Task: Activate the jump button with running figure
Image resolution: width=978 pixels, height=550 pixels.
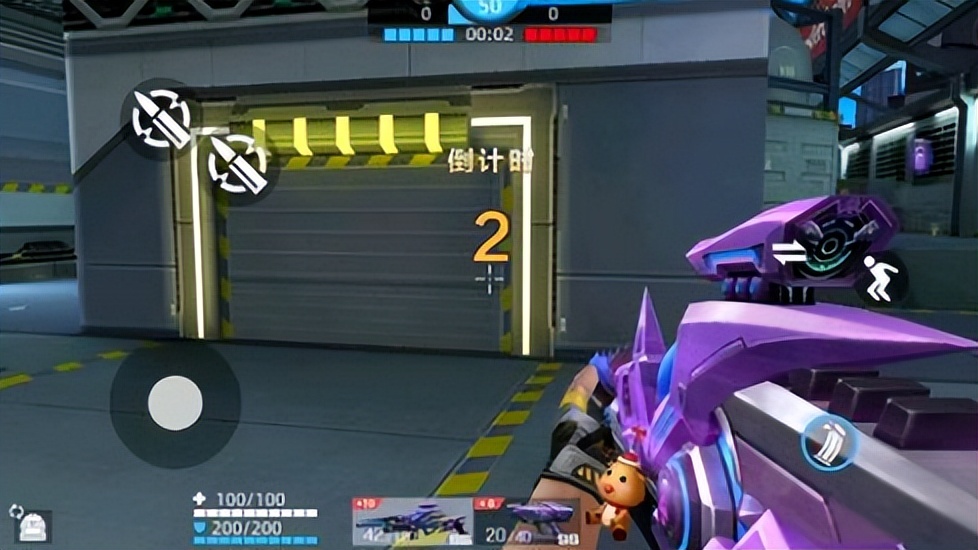Action: [x=881, y=279]
